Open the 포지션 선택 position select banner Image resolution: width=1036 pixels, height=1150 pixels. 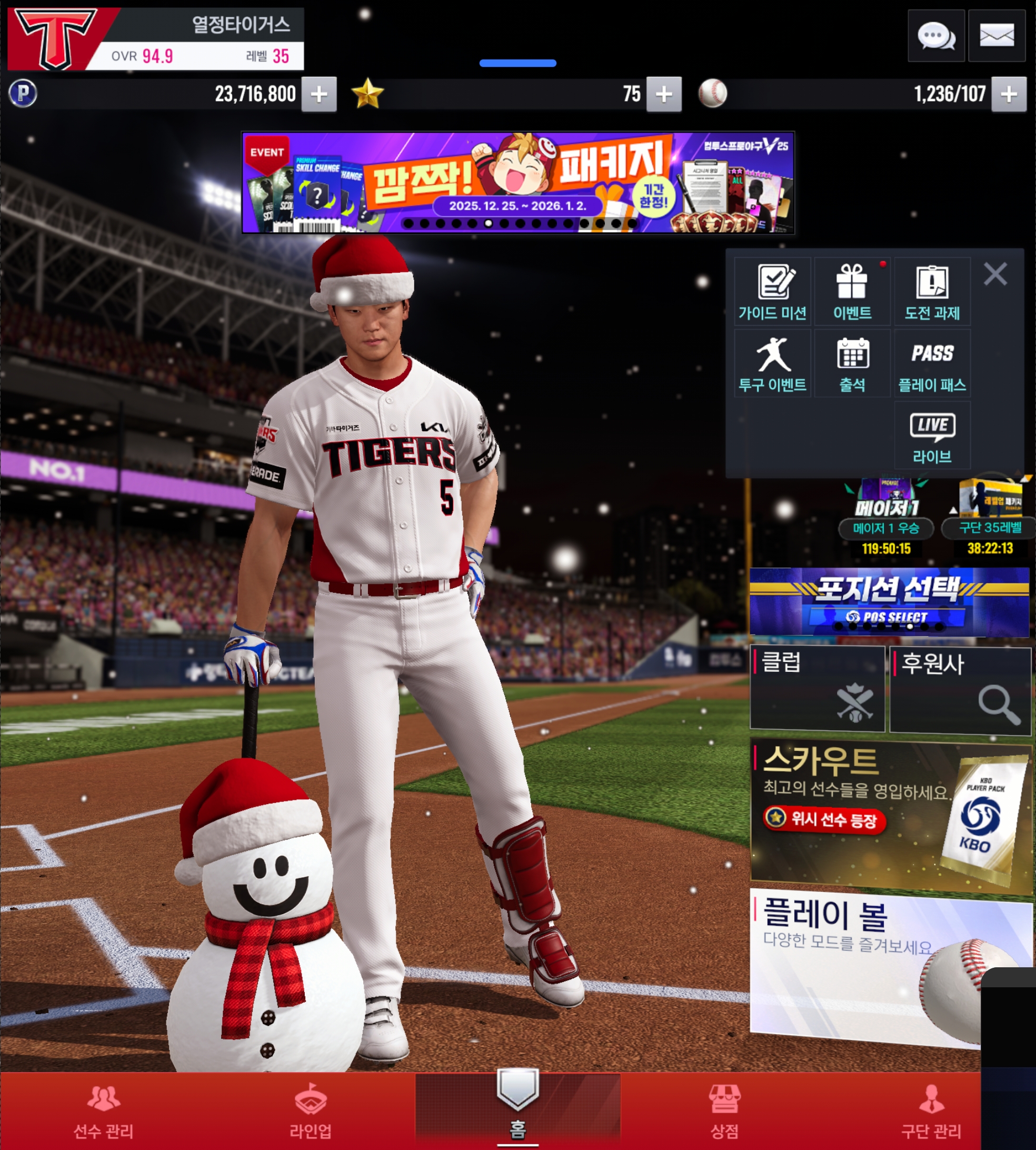click(889, 601)
